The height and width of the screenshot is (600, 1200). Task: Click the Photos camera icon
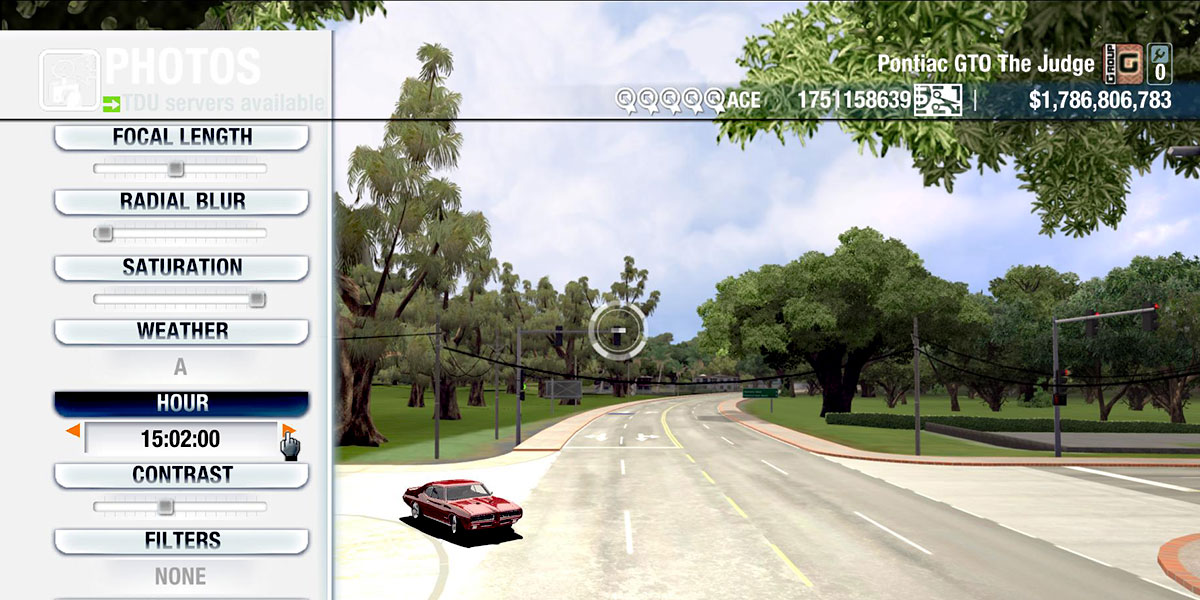69,79
